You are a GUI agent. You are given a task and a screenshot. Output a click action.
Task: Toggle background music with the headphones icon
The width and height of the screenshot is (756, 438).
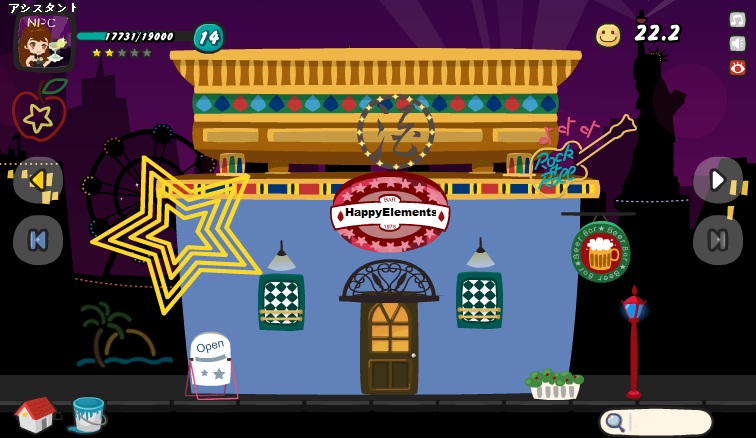pyautogui.click(x=737, y=19)
